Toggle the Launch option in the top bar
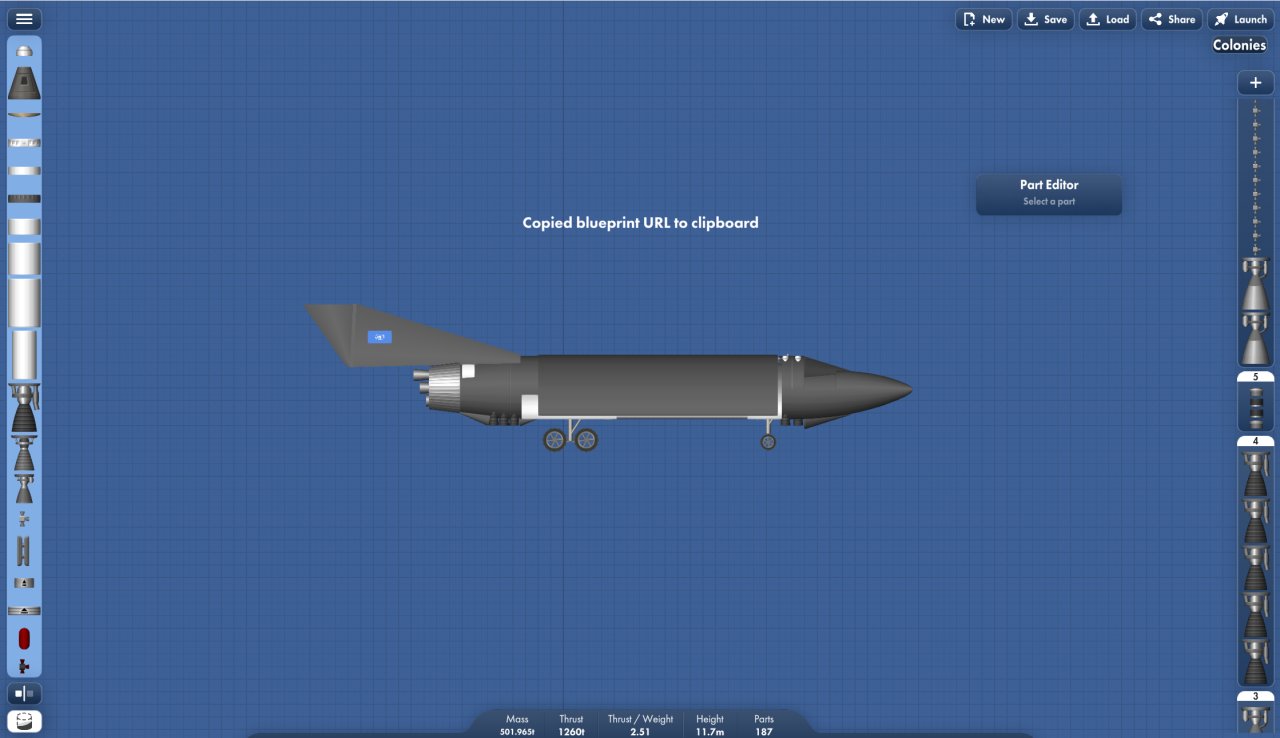Screen dimensions: 1280x738 tap(1240, 18)
